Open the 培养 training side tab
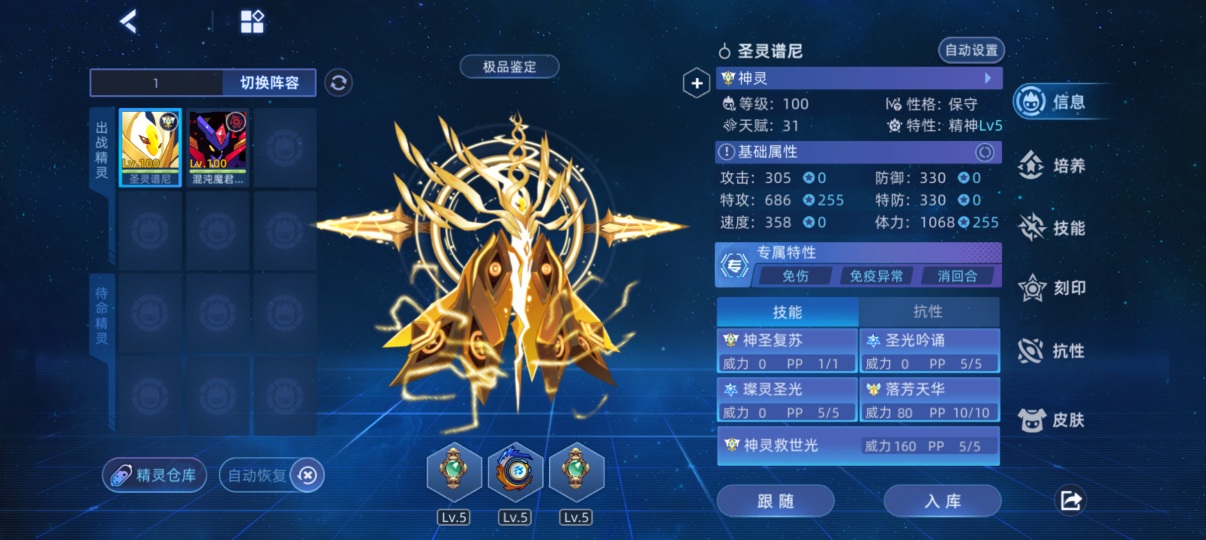Screen dimensions: 1206x540 coord(1054,166)
